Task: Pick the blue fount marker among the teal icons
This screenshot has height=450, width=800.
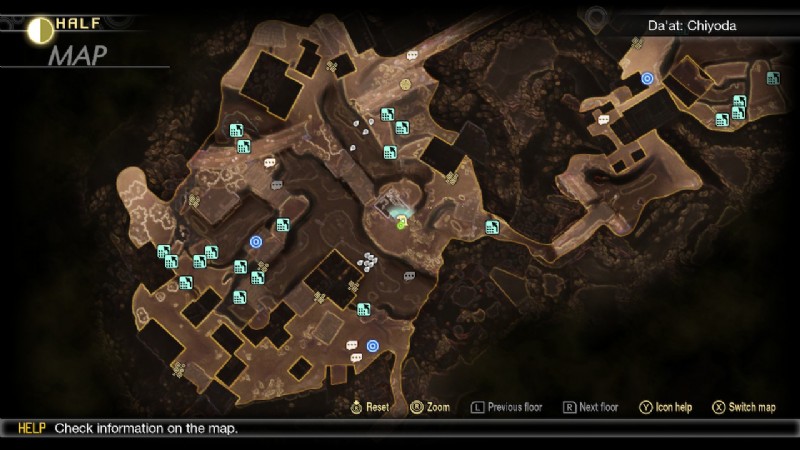Action: pos(256,241)
